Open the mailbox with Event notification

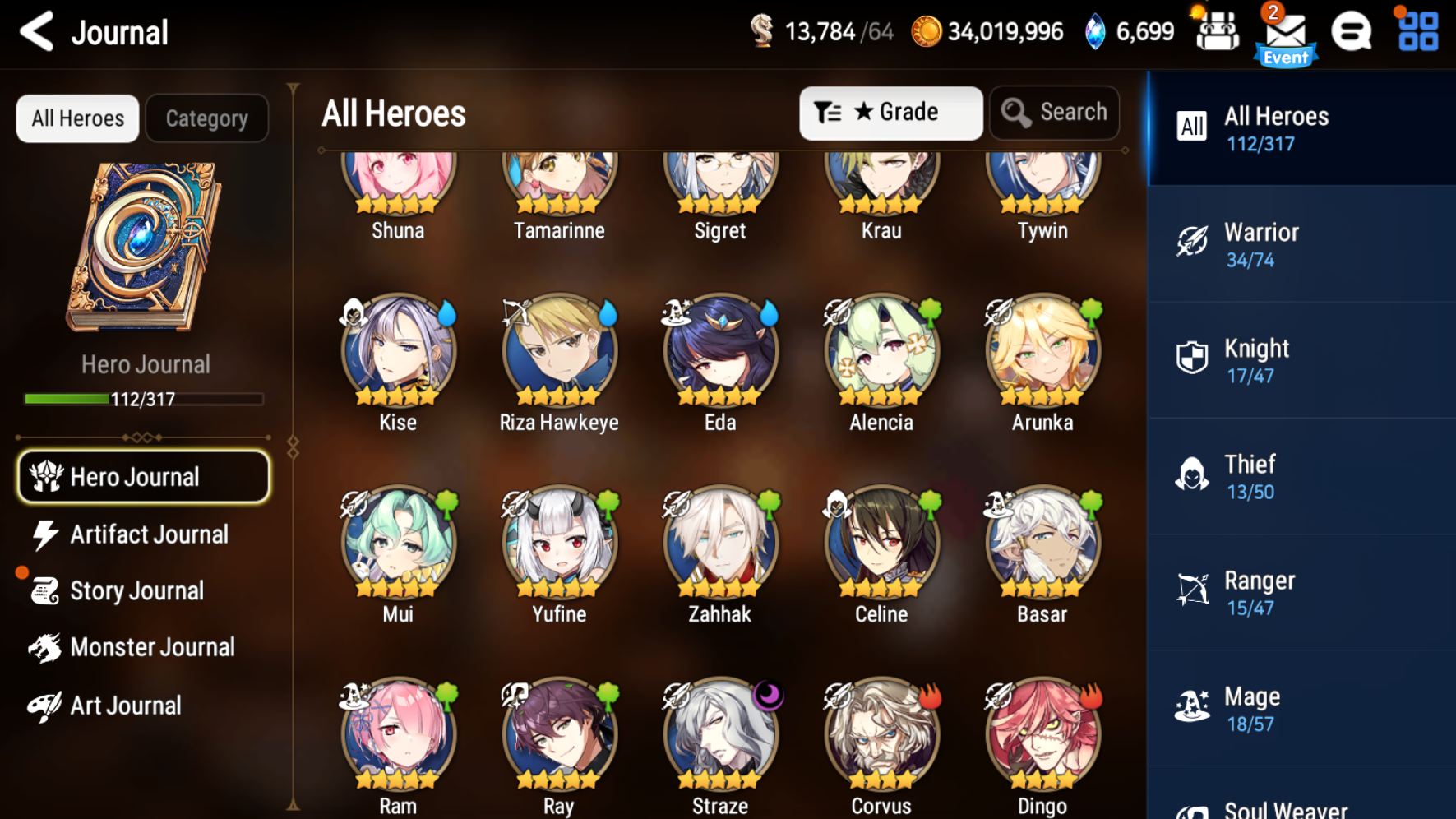1285,33
